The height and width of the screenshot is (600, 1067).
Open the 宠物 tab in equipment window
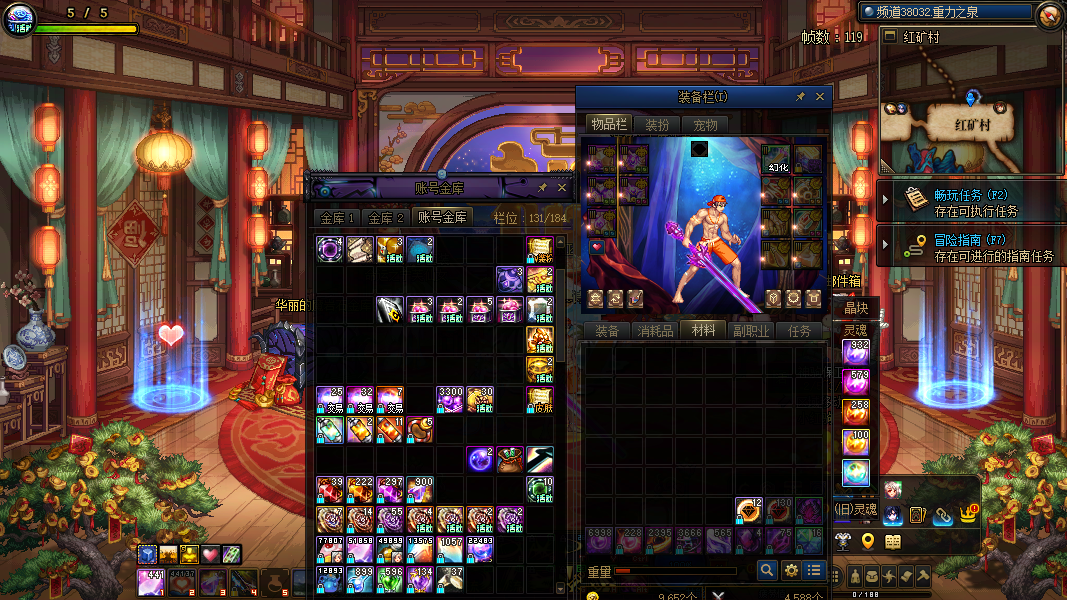[x=705, y=125]
